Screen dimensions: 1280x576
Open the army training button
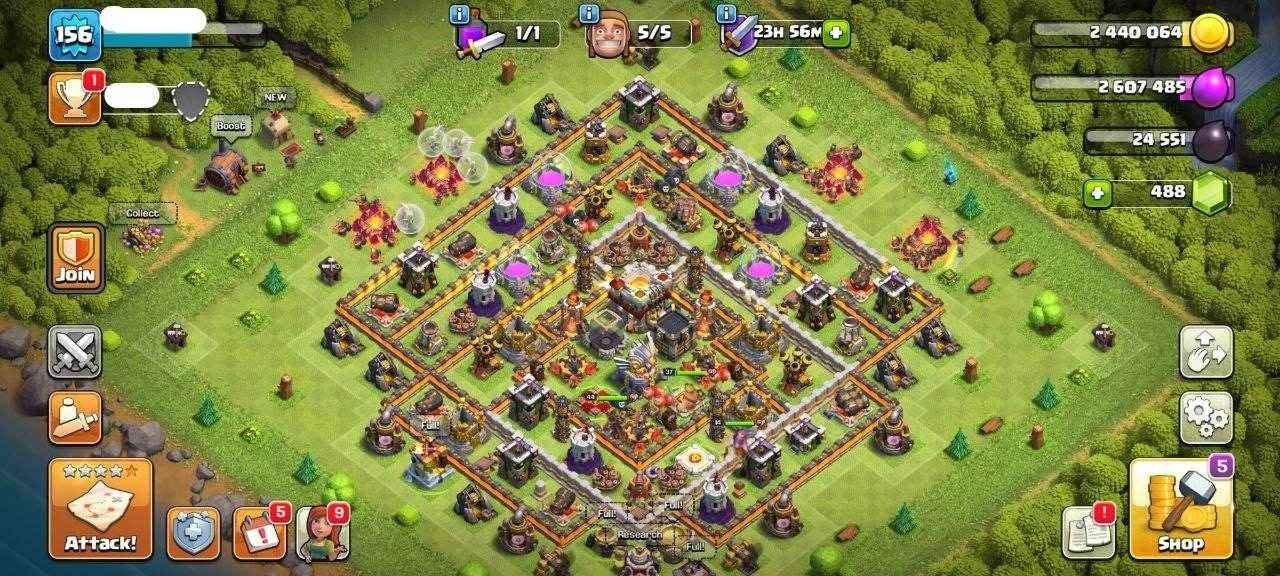(75, 416)
